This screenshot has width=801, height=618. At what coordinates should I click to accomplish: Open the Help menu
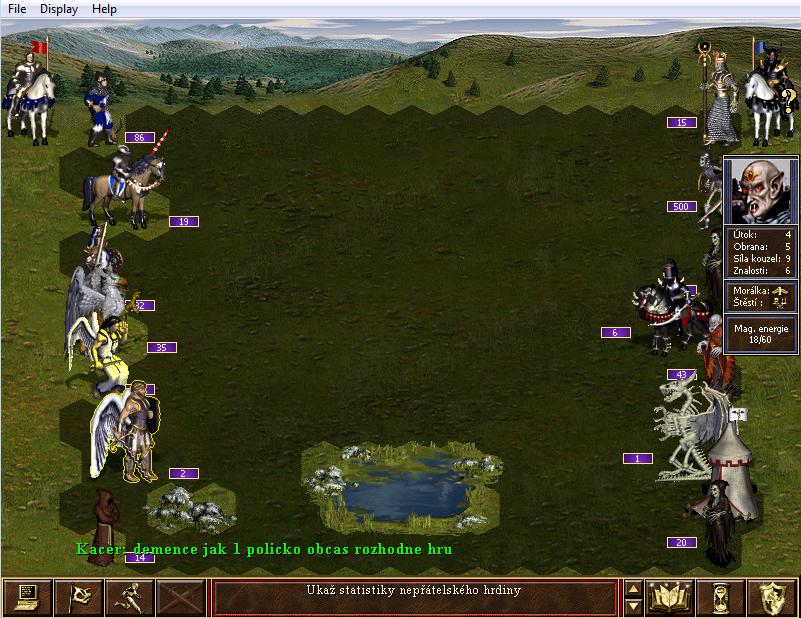[104, 9]
